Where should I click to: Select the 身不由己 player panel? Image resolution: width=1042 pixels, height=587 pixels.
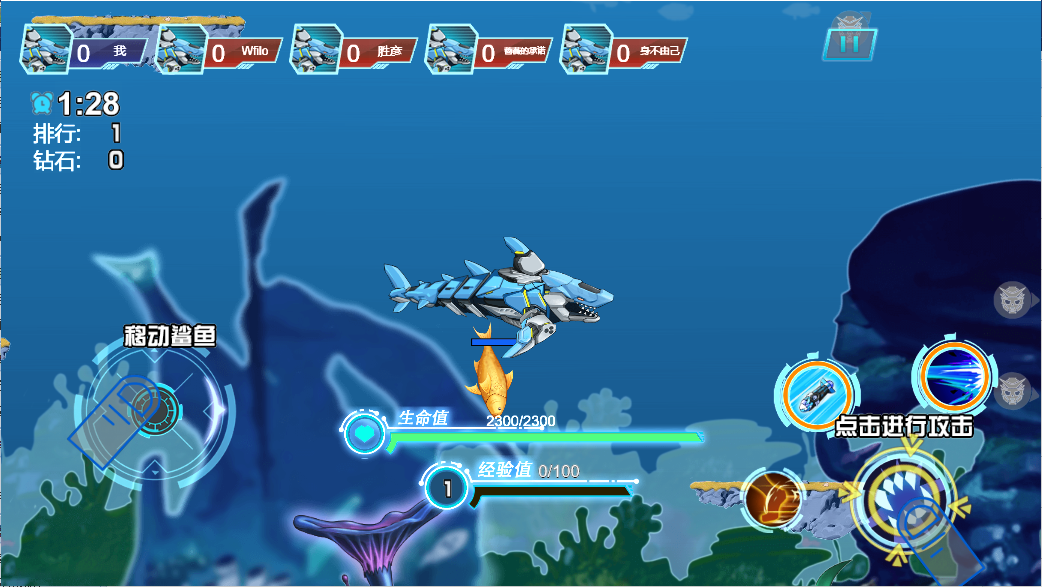pos(626,51)
